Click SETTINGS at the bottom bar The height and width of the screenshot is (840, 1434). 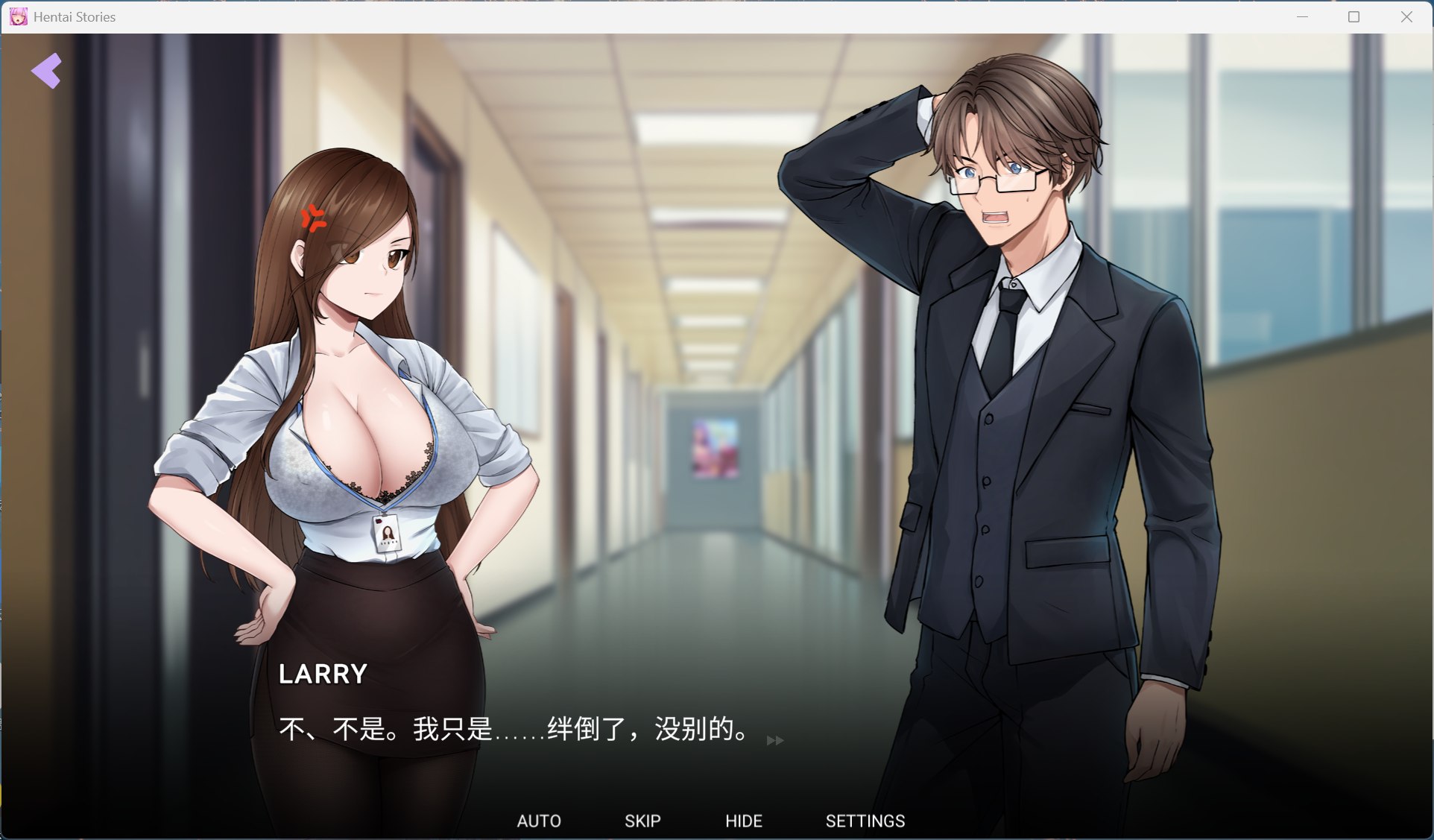tap(865, 821)
